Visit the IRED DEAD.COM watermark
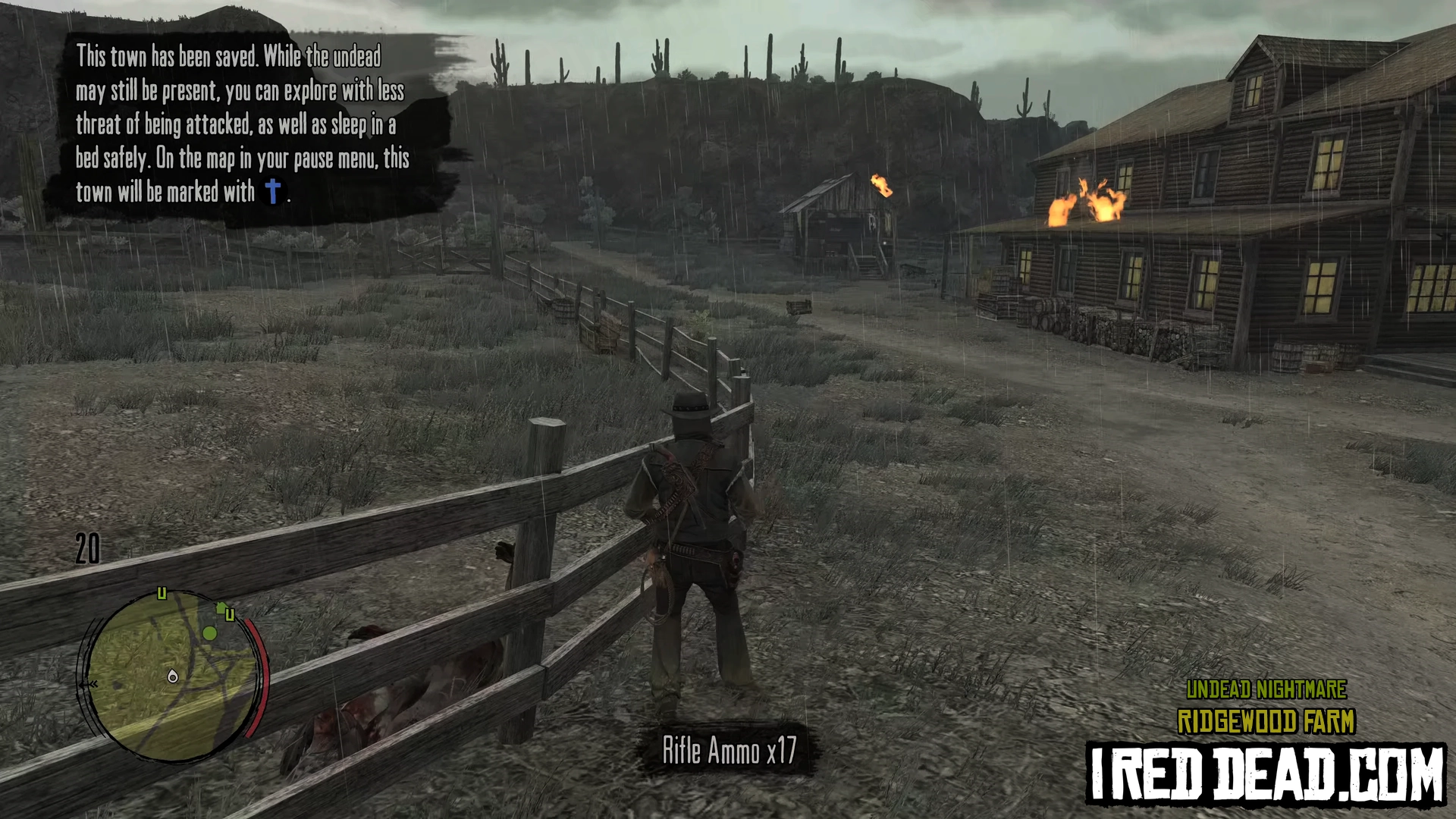Viewport: 1456px width, 819px height. [1266, 773]
